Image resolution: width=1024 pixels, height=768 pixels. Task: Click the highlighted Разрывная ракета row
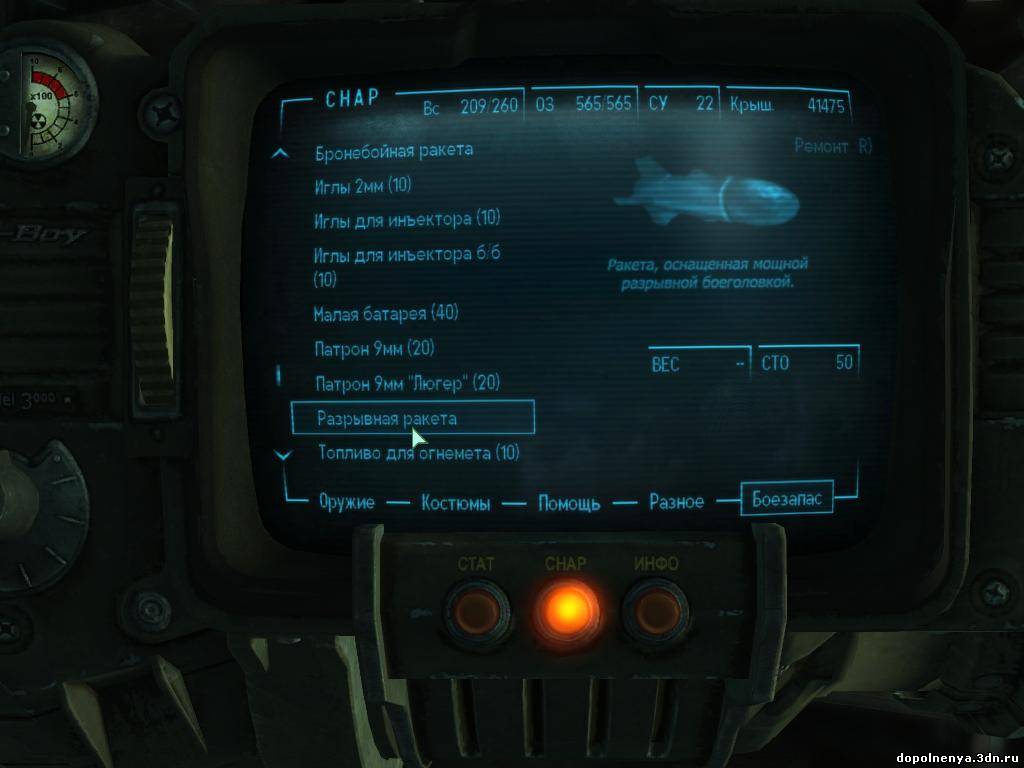(412, 418)
